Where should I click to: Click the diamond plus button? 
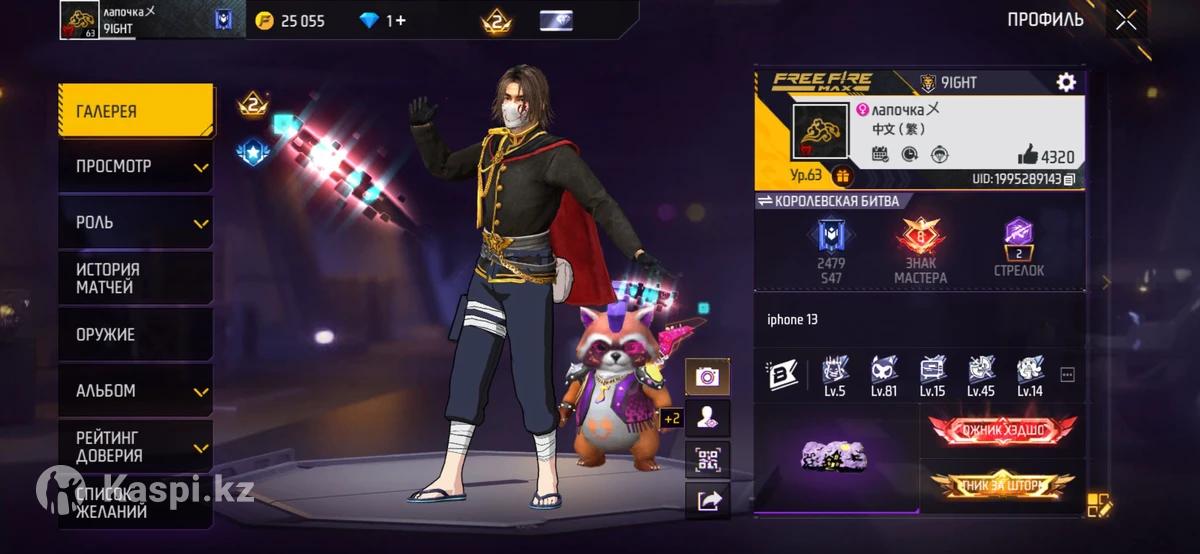(383, 20)
